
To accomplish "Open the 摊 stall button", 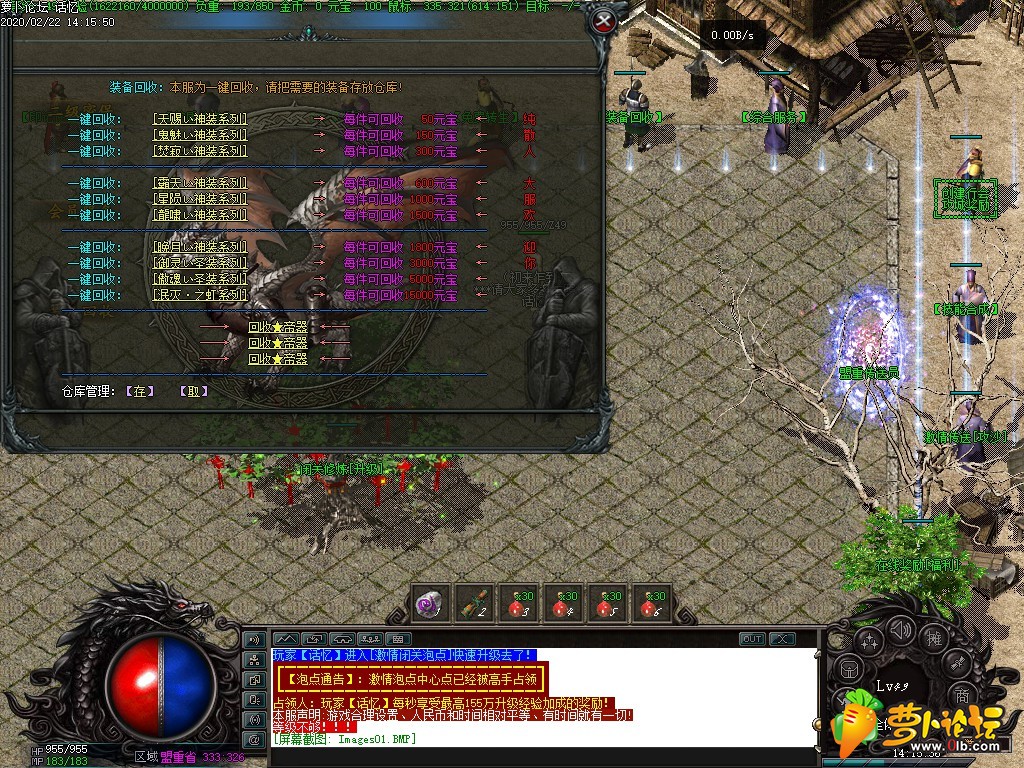I will tap(934, 638).
